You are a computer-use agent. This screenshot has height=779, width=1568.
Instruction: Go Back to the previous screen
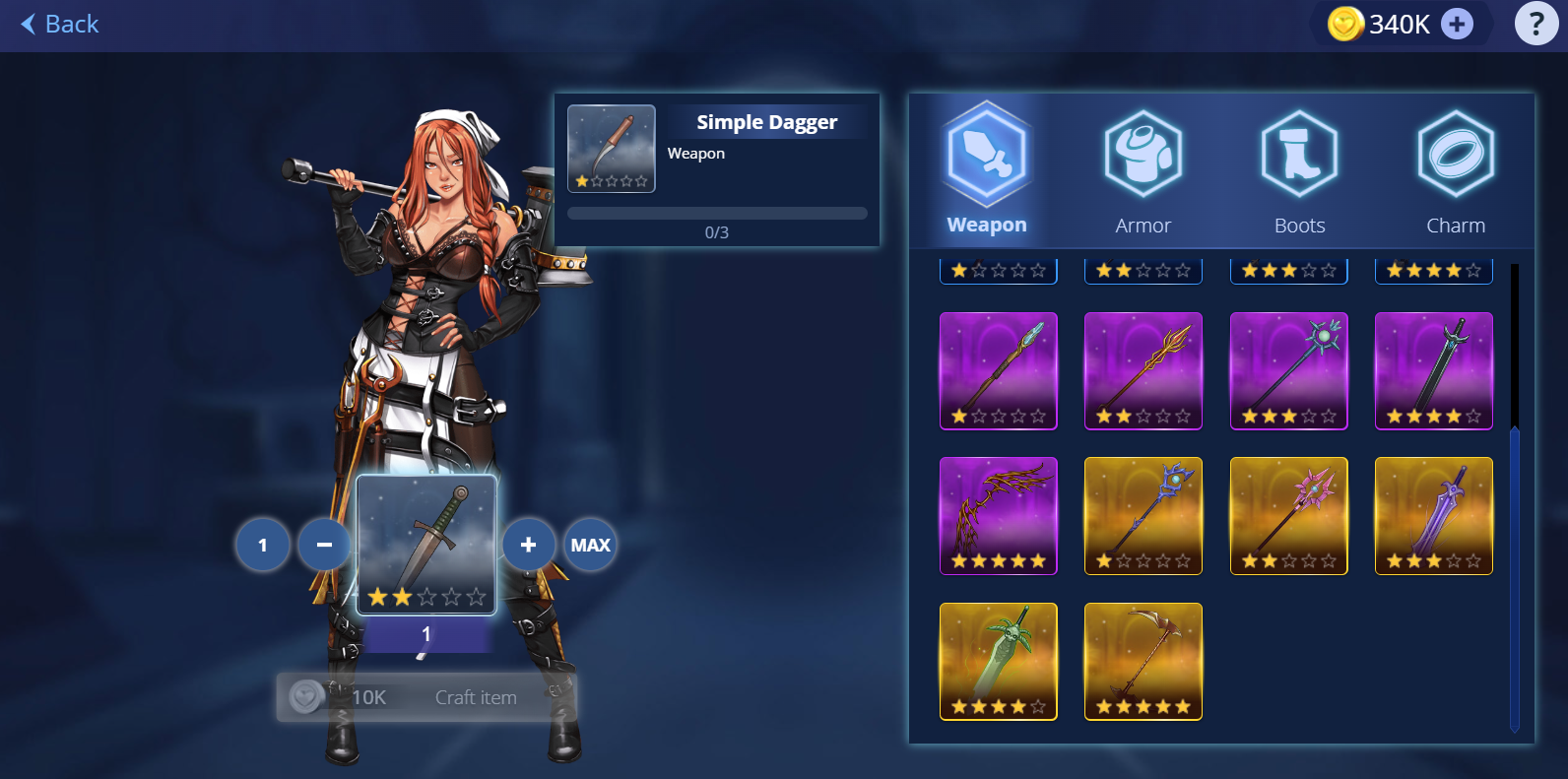(58, 24)
